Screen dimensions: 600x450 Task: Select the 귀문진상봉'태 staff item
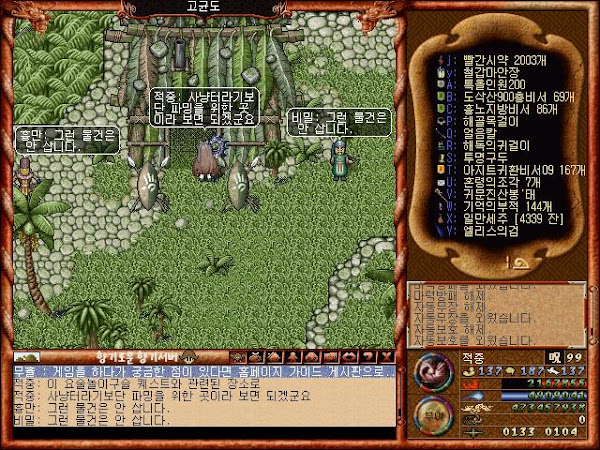coord(483,213)
